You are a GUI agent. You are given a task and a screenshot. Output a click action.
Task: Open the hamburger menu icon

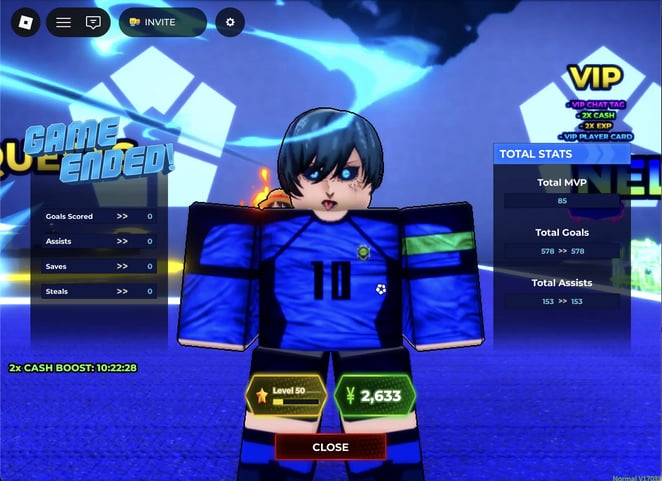pyautogui.click(x=63, y=22)
